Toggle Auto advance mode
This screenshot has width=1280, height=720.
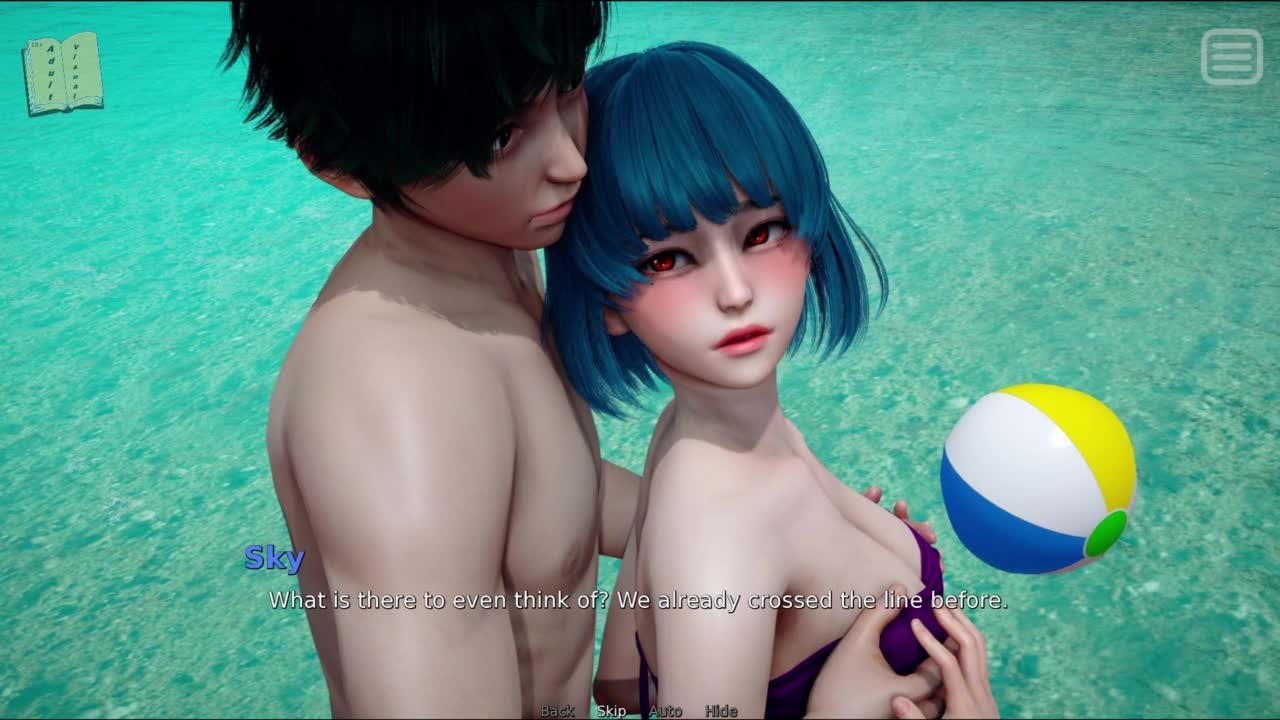tap(665, 711)
